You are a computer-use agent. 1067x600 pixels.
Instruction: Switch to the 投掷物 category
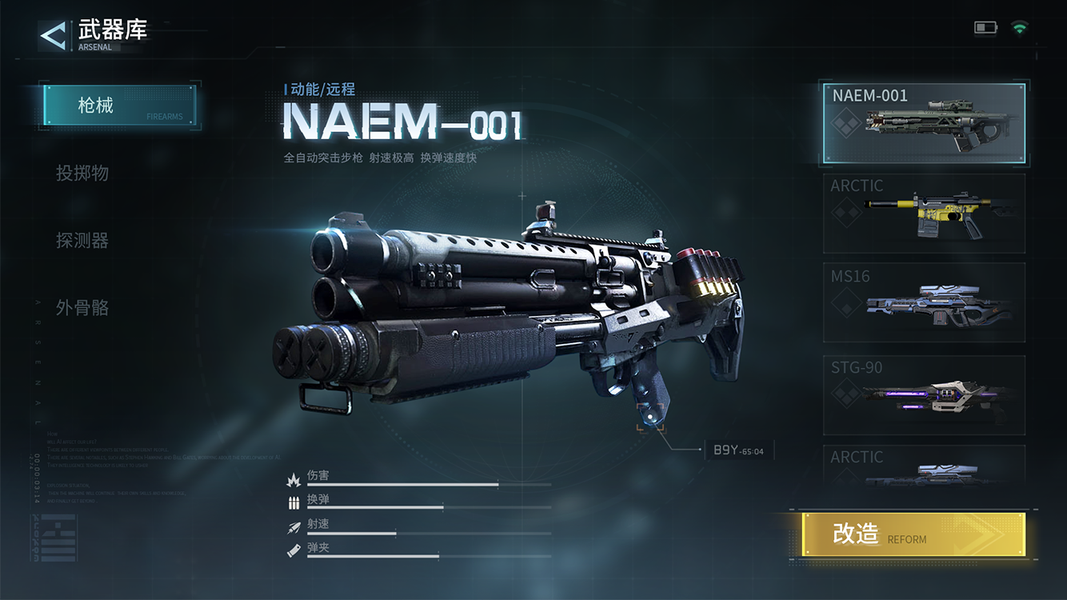point(83,173)
